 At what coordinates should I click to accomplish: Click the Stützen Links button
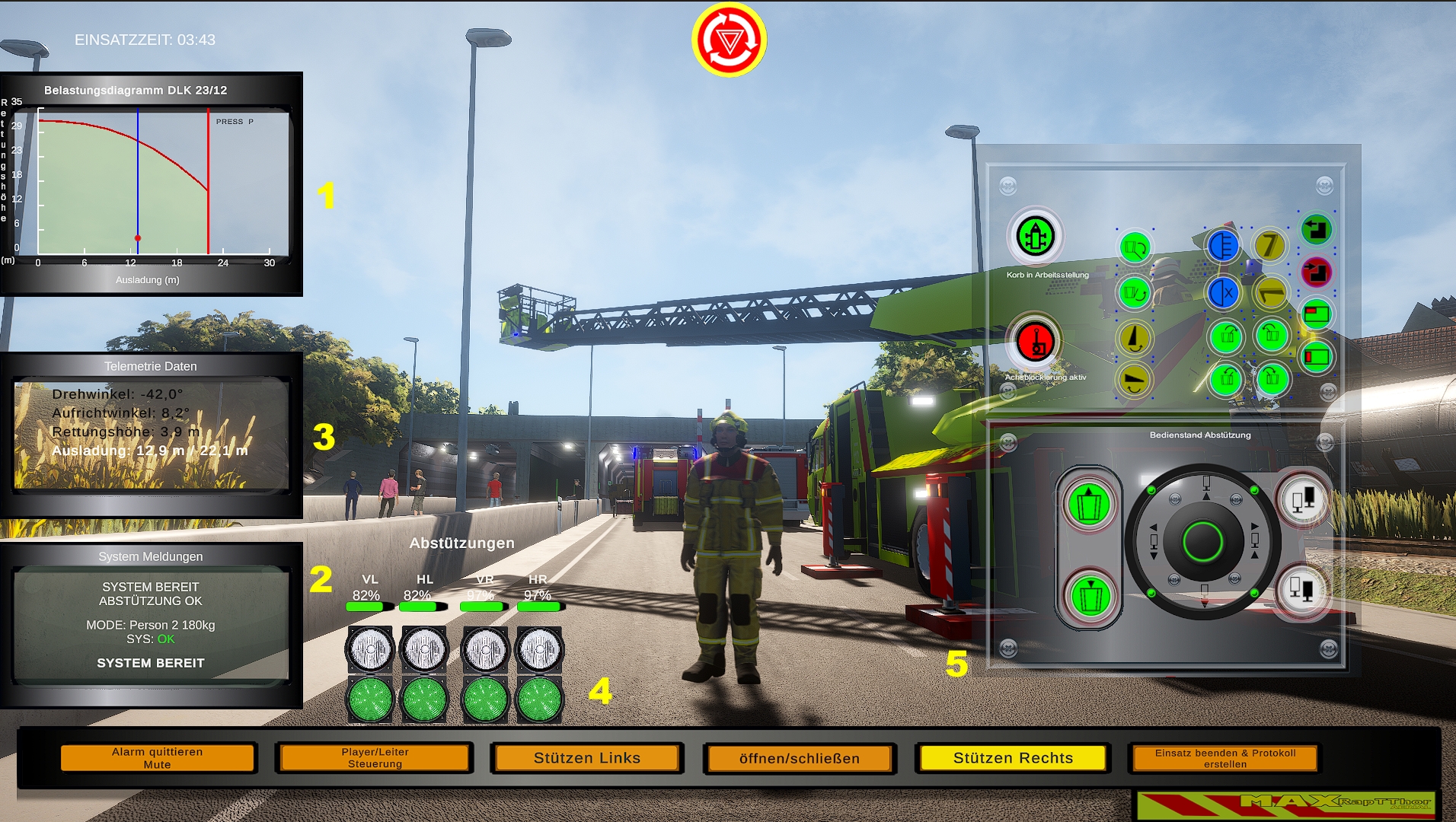(586, 758)
